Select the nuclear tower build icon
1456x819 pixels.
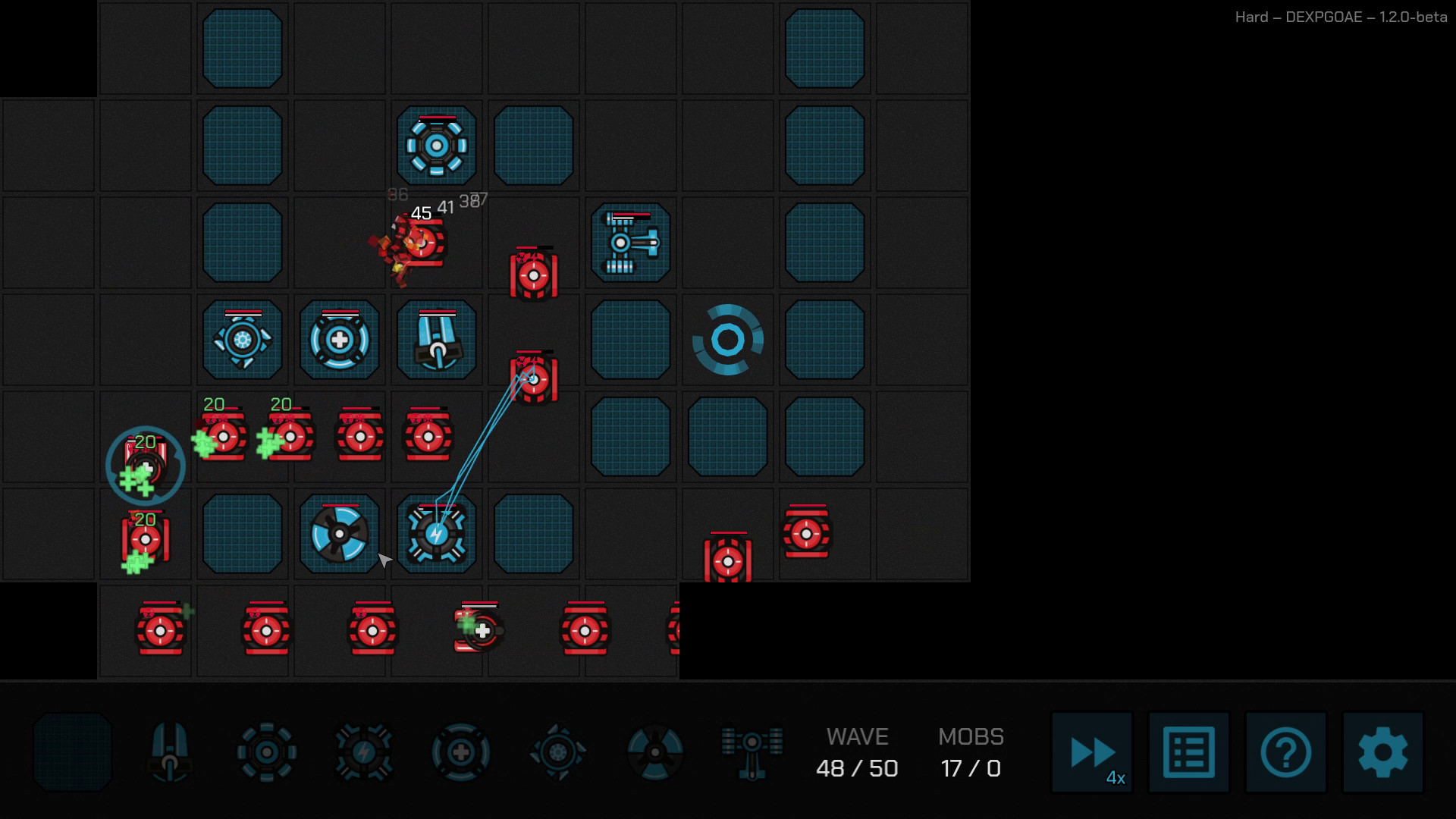pyautogui.click(x=655, y=751)
